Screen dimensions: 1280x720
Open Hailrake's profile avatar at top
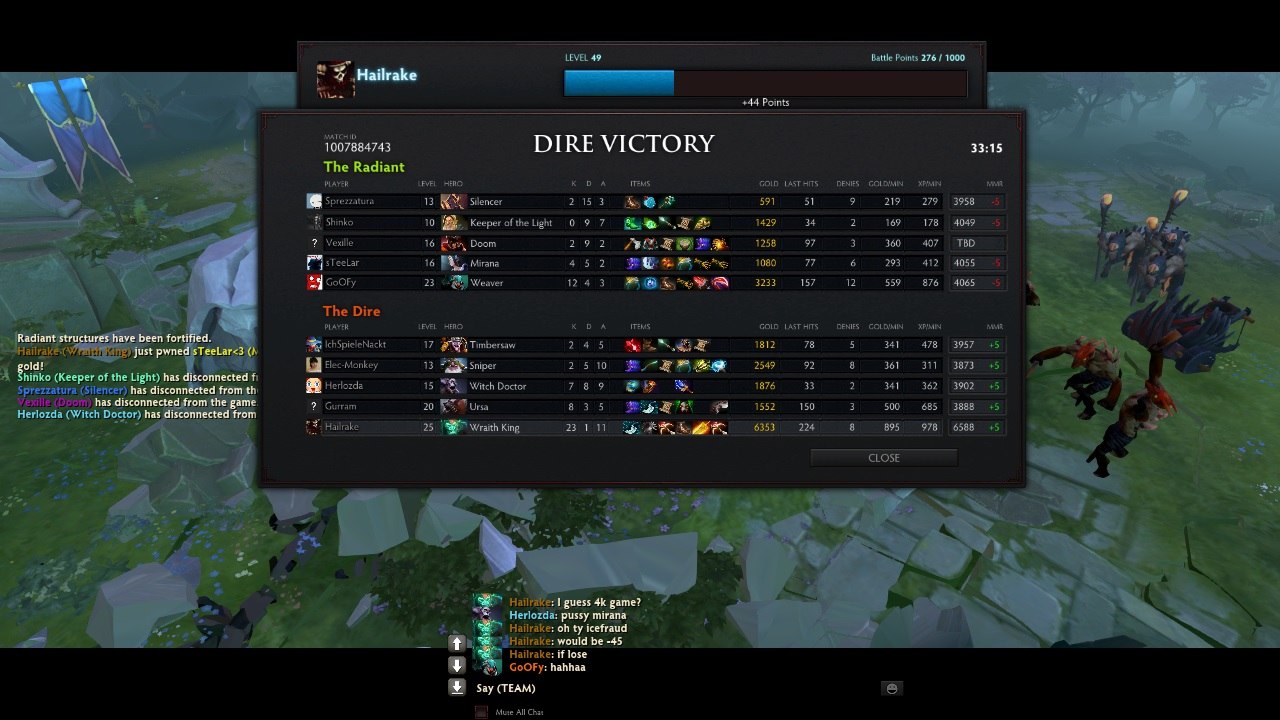click(336, 79)
